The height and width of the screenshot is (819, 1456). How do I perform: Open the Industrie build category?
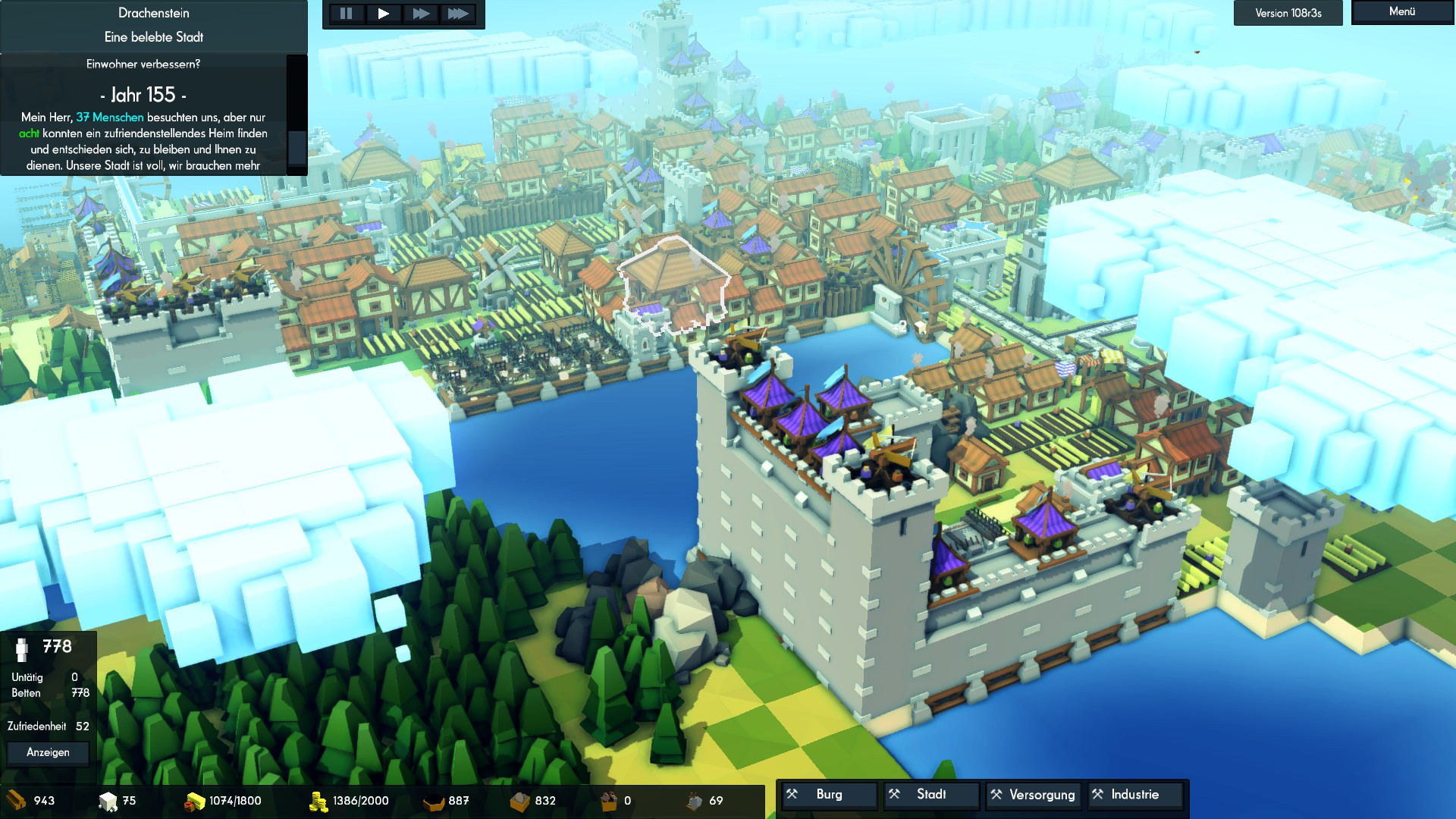[1134, 795]
